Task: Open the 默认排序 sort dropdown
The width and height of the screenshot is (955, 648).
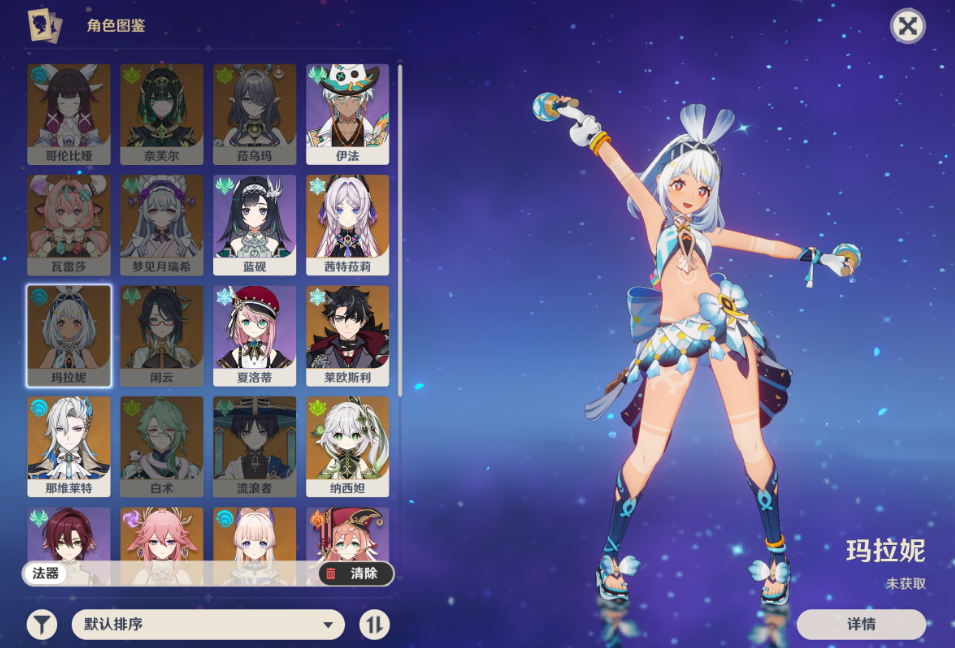Action: [x=208, y=625]
